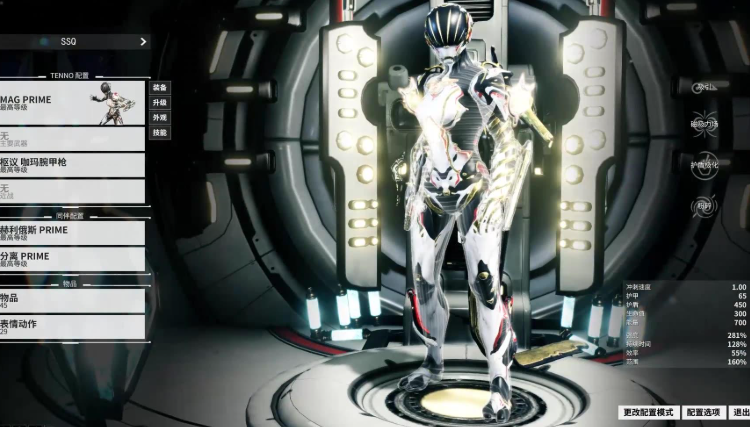Select the empty 主要武器 primary weapon slot
The image size is (750, 427).
pyautogui.click(x=72, y=138)
